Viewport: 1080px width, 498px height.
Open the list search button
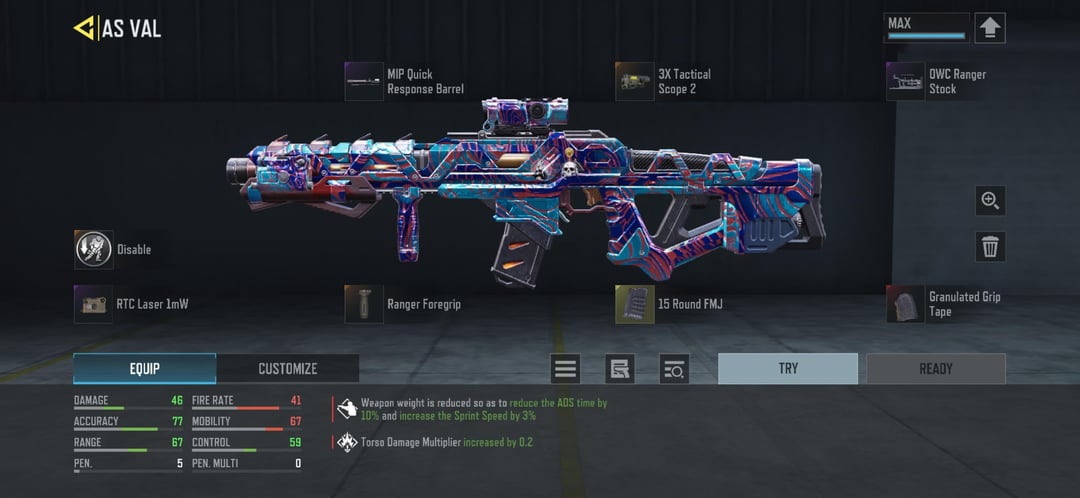coord(674,369)
